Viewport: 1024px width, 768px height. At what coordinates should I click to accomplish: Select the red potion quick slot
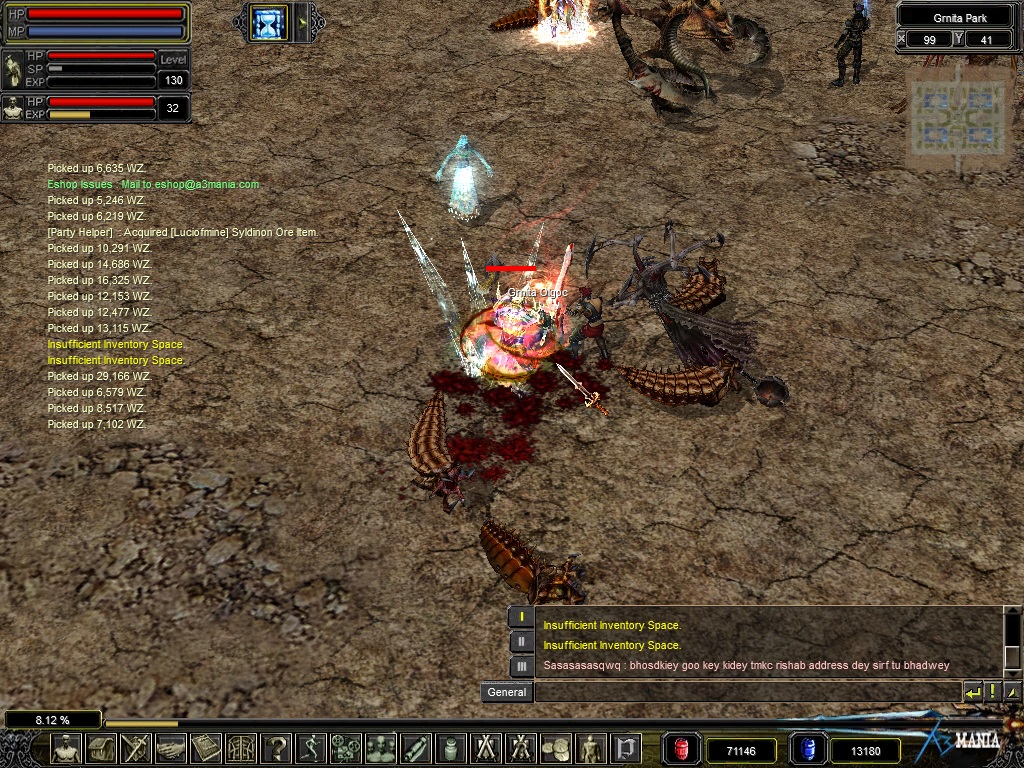tap(682, 749)
